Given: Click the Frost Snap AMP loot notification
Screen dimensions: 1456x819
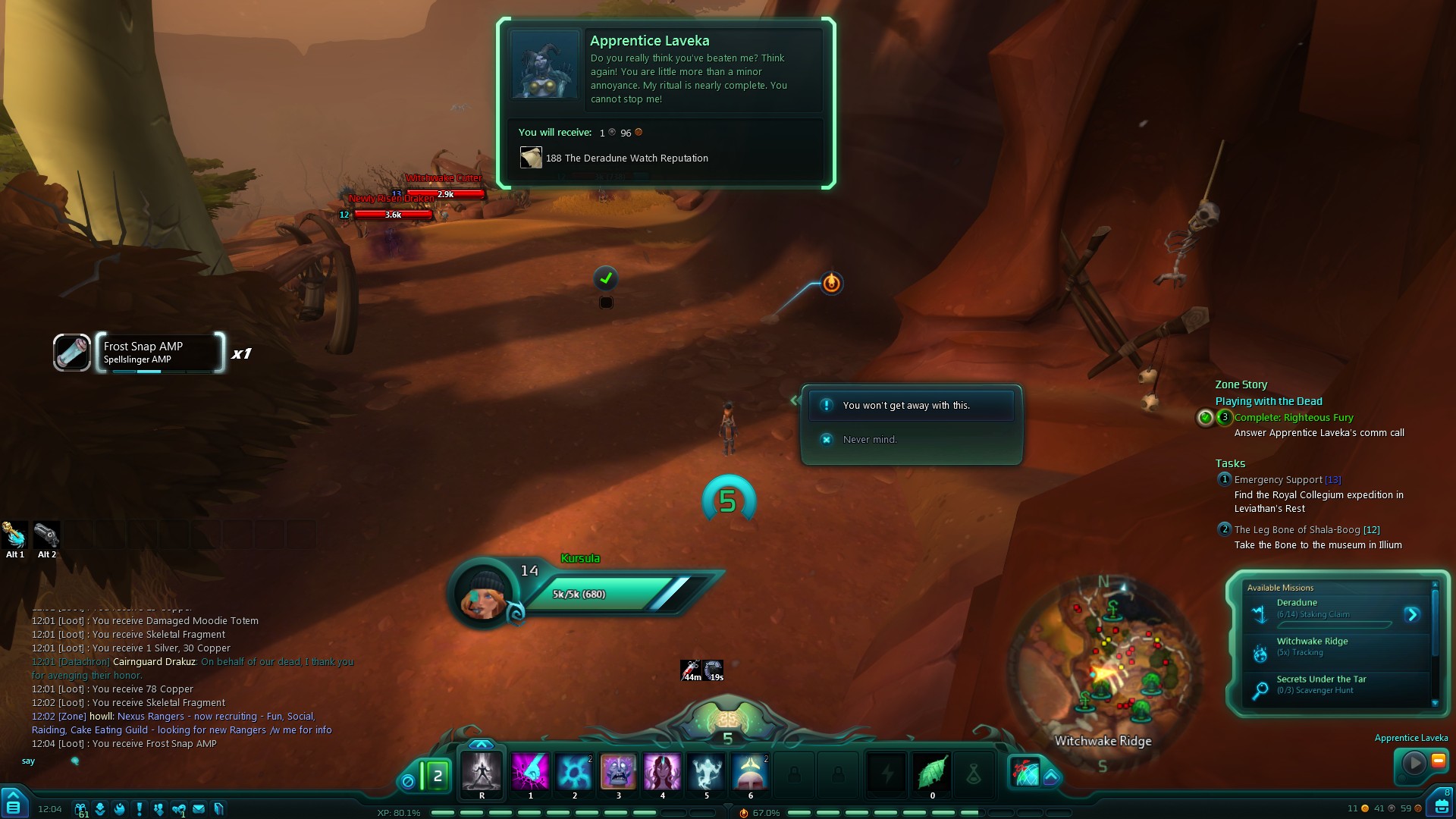Looking at the screenshot, I should click(159, 353).
